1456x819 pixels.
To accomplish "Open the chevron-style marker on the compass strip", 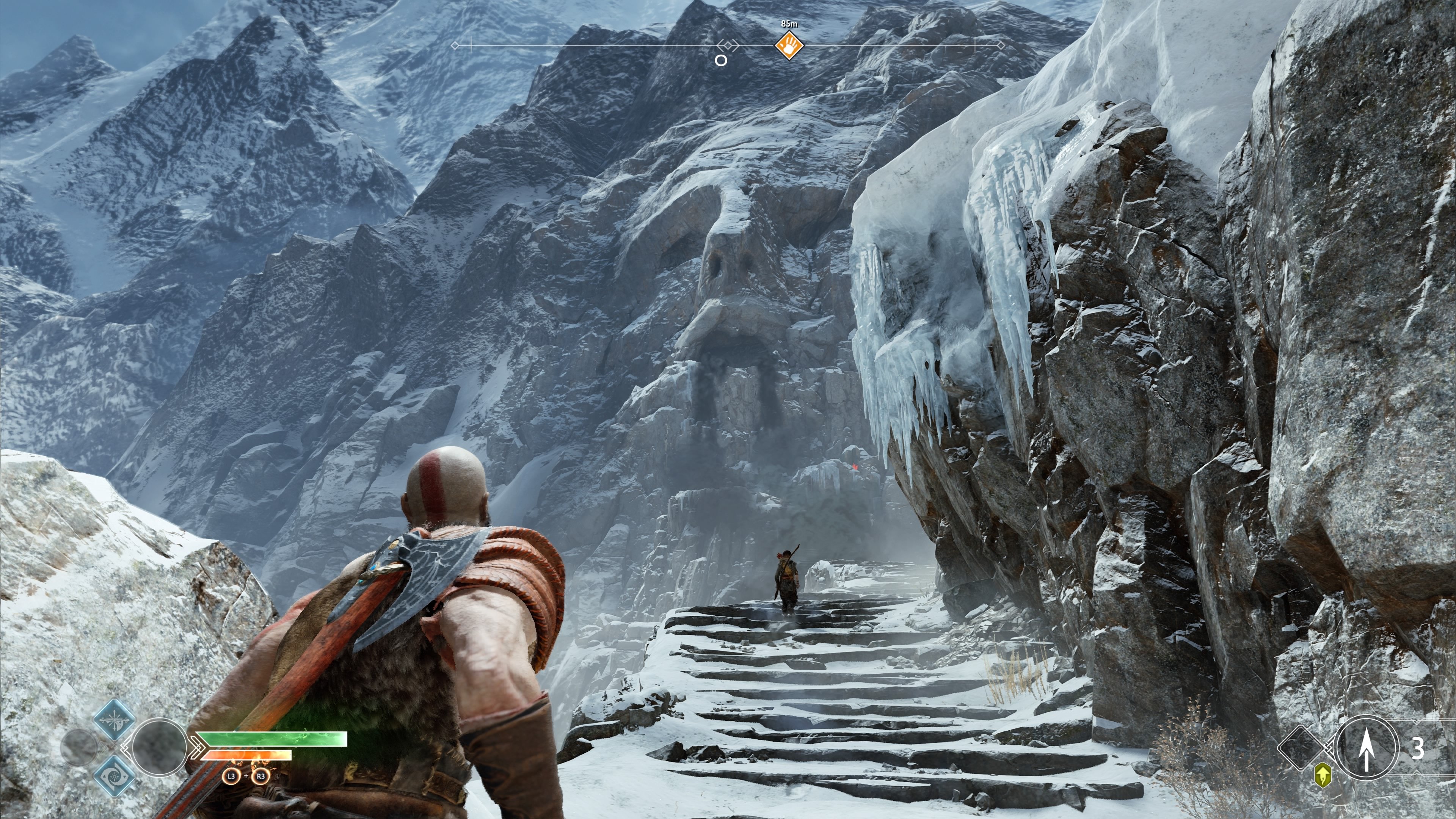I will 728,45.
